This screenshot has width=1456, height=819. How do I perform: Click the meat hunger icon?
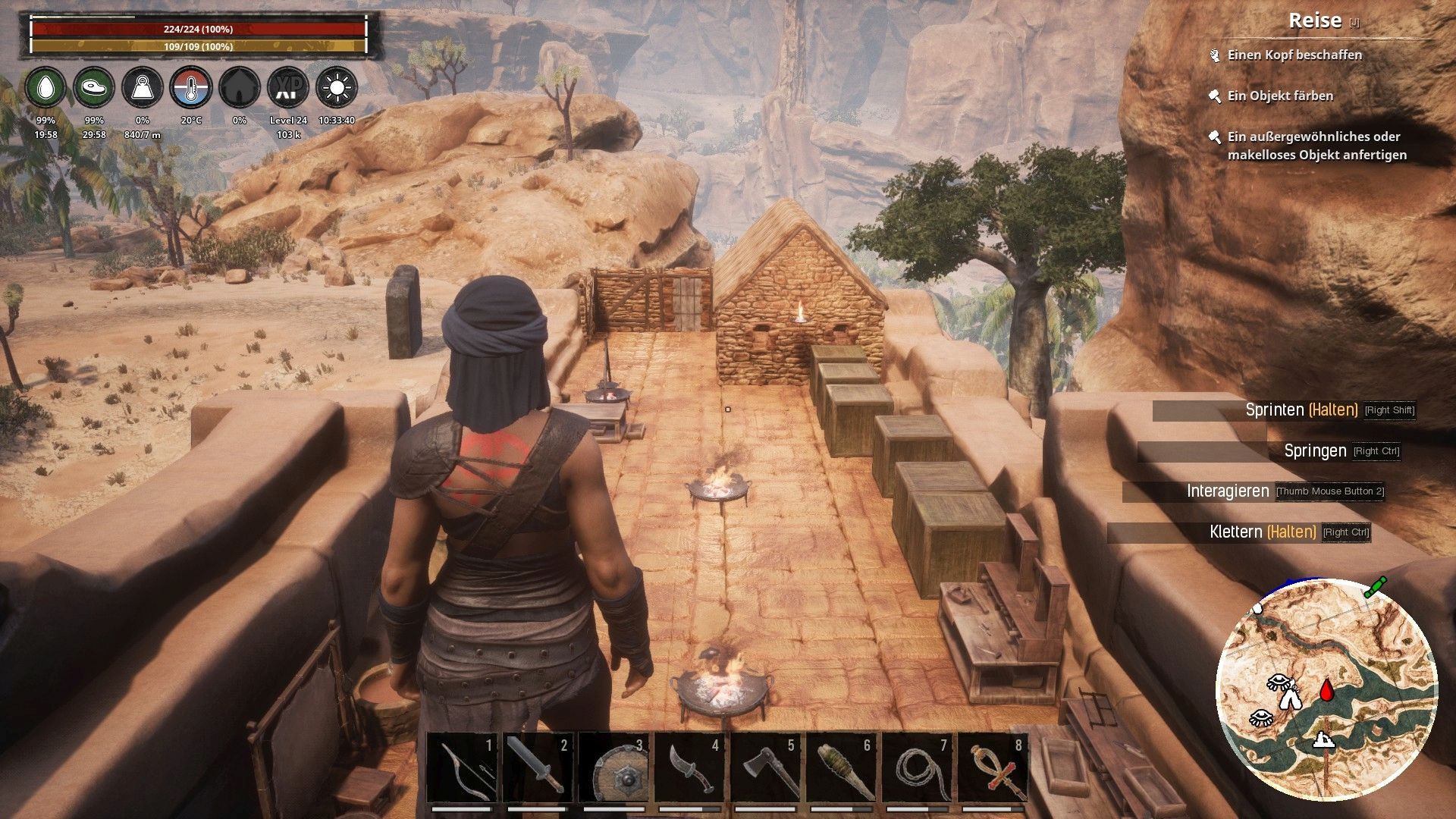tap(94, 87)
